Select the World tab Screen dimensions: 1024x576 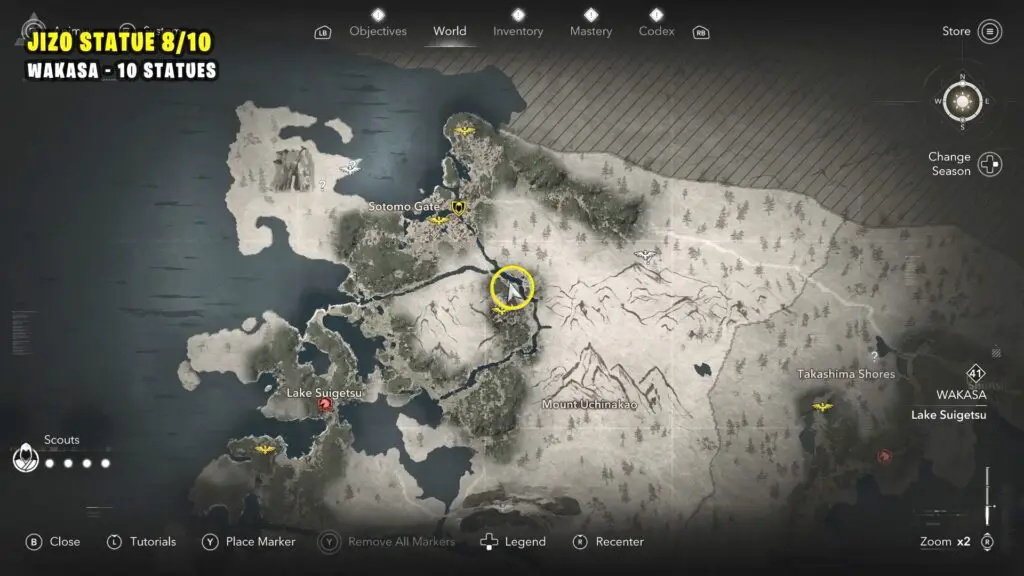point(450,31)
